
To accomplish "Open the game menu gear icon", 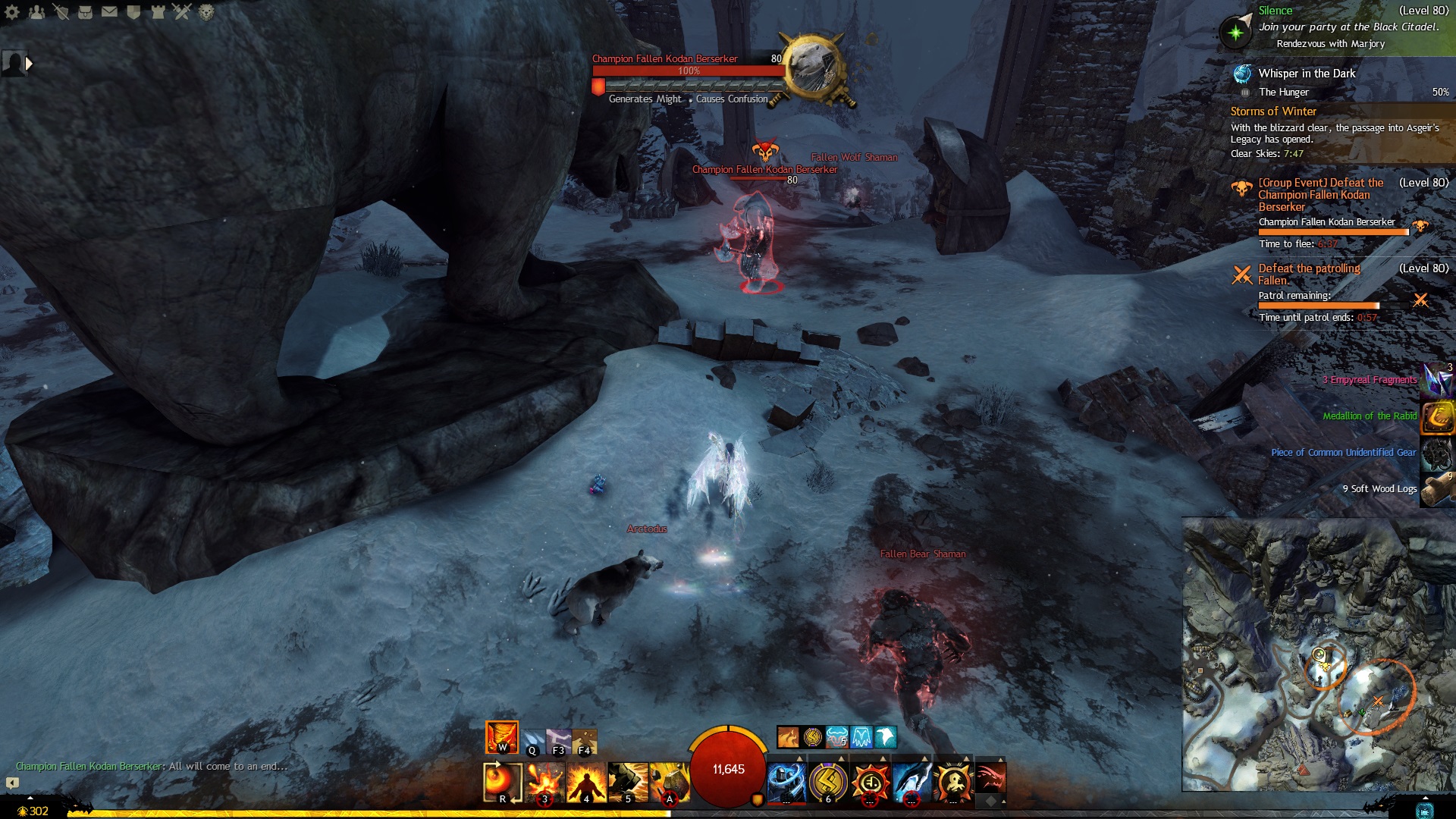I will pyautogui.click(x=12, y=12).
